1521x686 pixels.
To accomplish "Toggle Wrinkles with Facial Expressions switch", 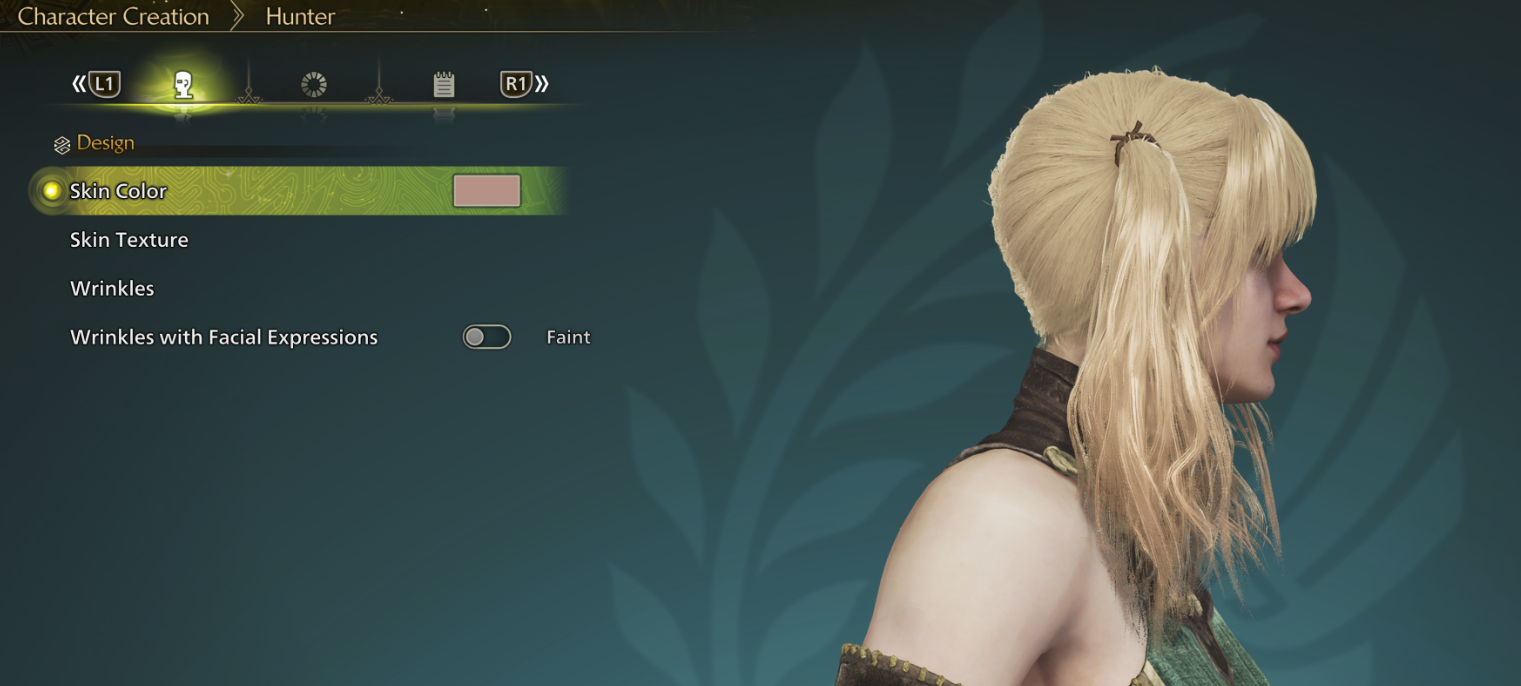I will tap(487, 337).
